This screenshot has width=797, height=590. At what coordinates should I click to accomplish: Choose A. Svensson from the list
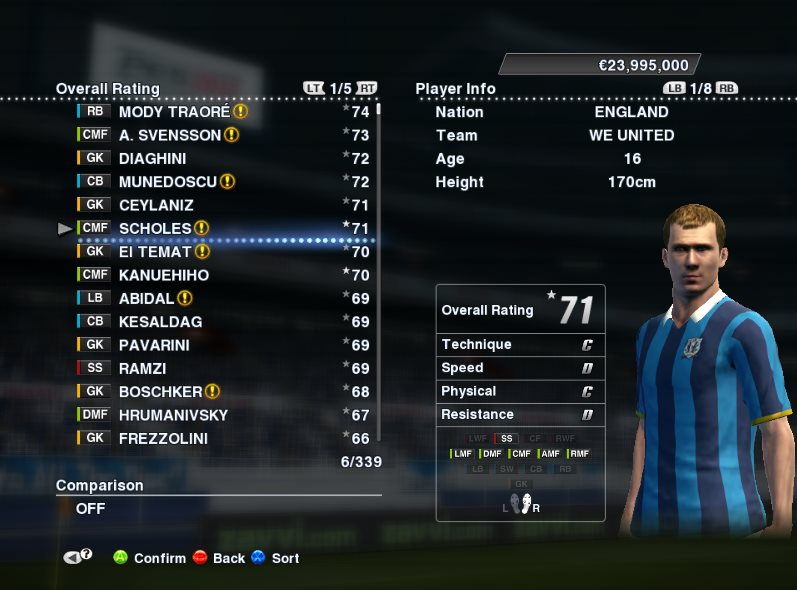click(170, 135)
